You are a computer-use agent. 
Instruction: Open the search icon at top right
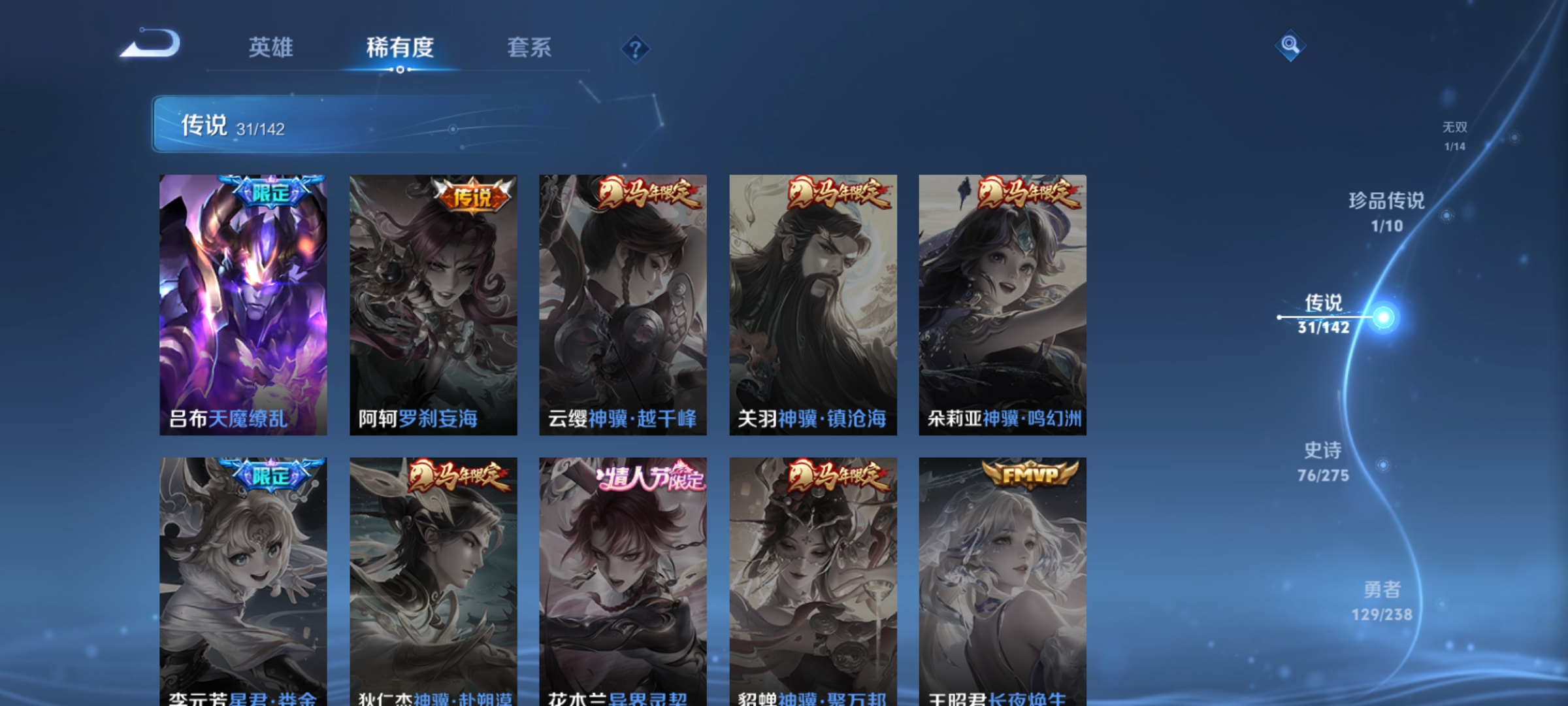1289,47
